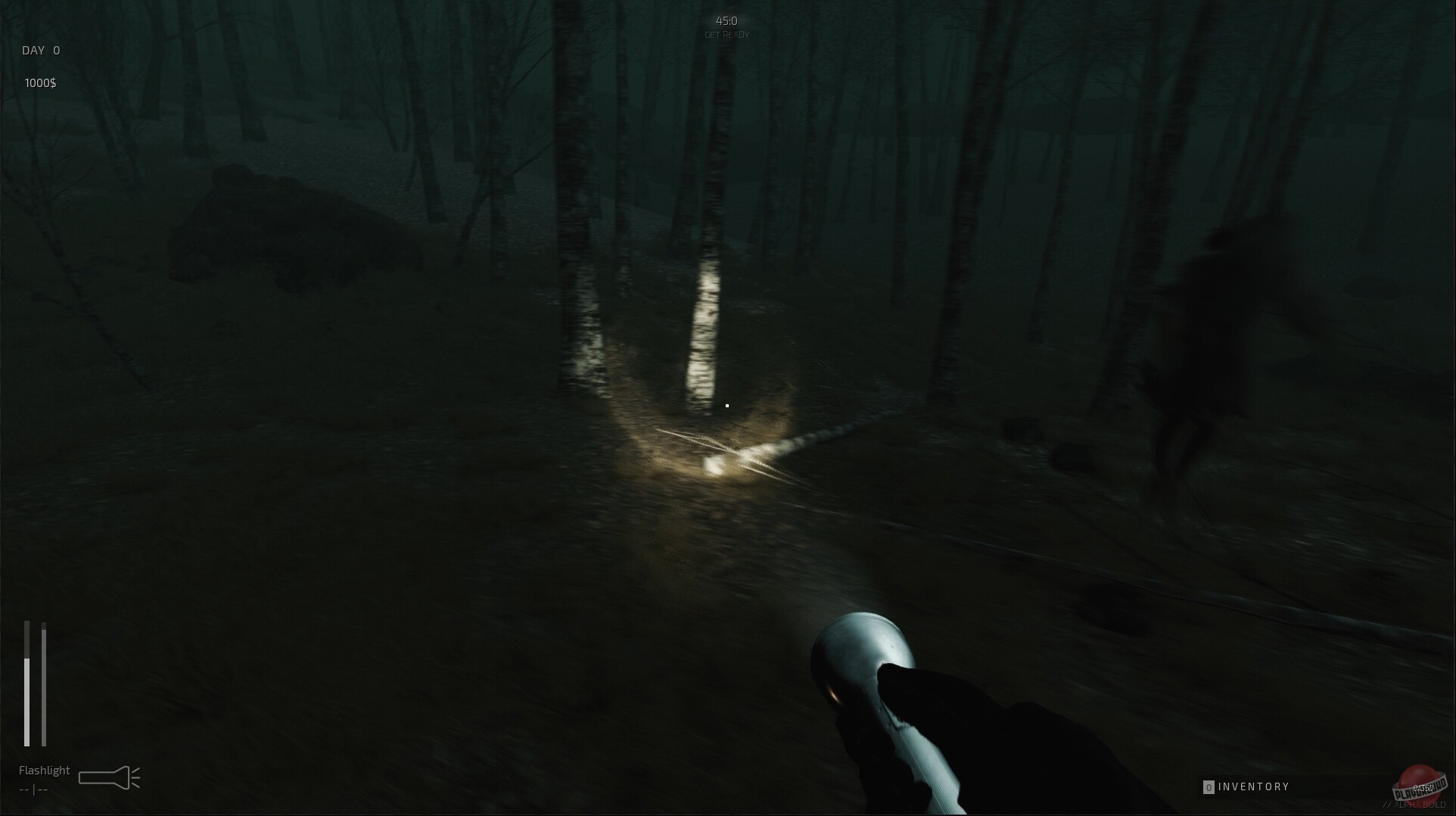This screenshot has height=816, width=1456.
Task: Toggle the Flashlight HUD indicator
Action: coord(43,770)
